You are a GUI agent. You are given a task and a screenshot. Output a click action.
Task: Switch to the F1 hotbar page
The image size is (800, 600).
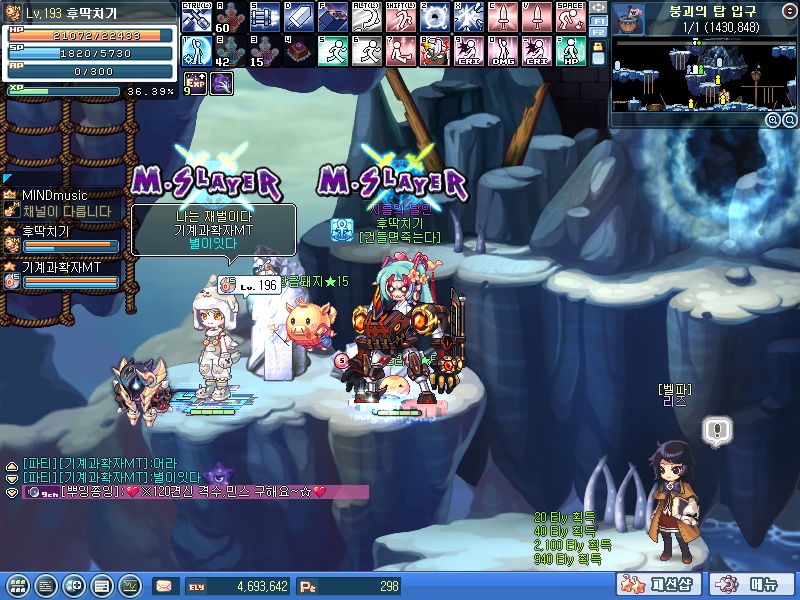pos(598,22)
